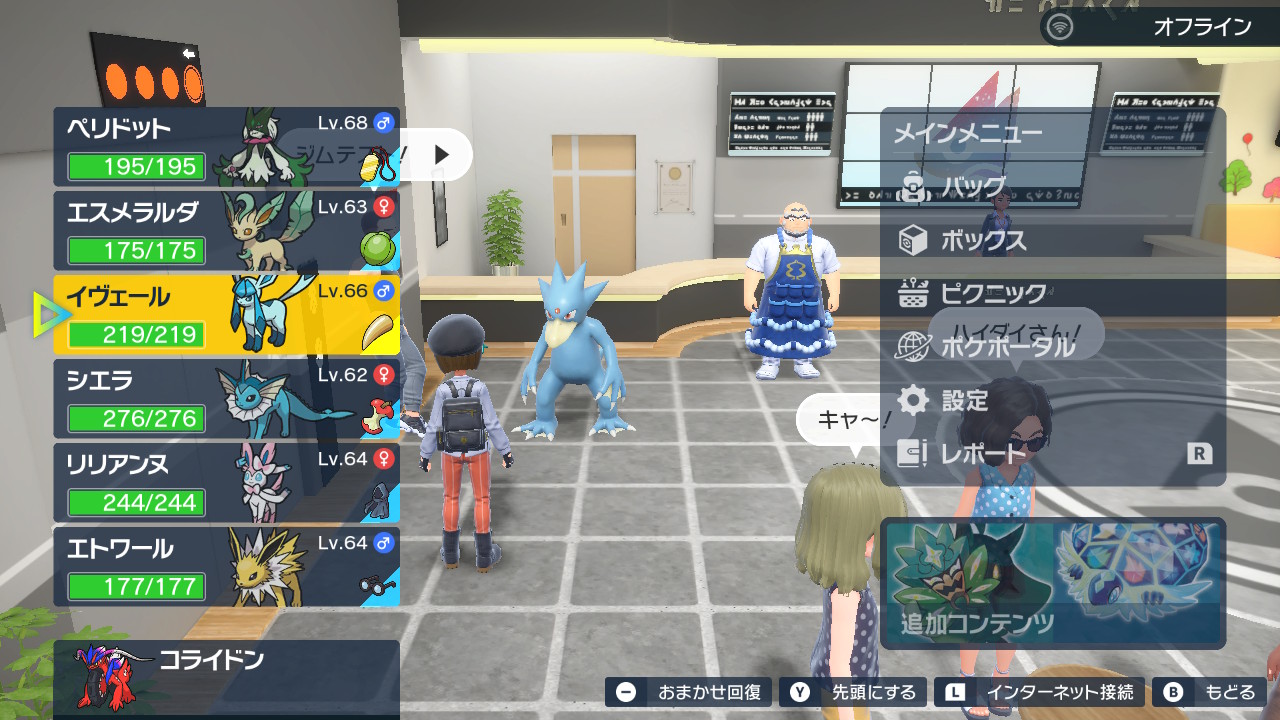The image size is (1280, 720).
Task: Select party member シエラ
Action: 226,399
